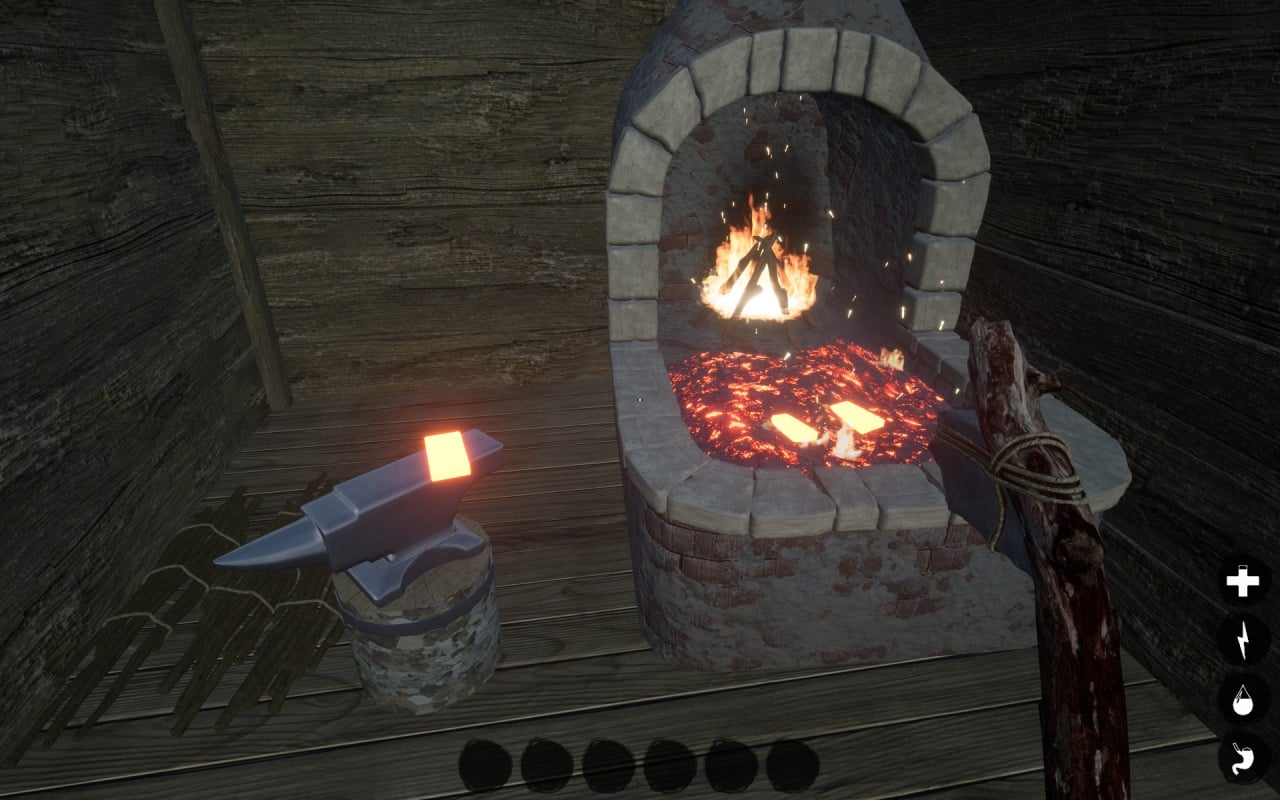Click the health cross status icon
This screenshot has width=1280, height=800.
click(1243, 581)
